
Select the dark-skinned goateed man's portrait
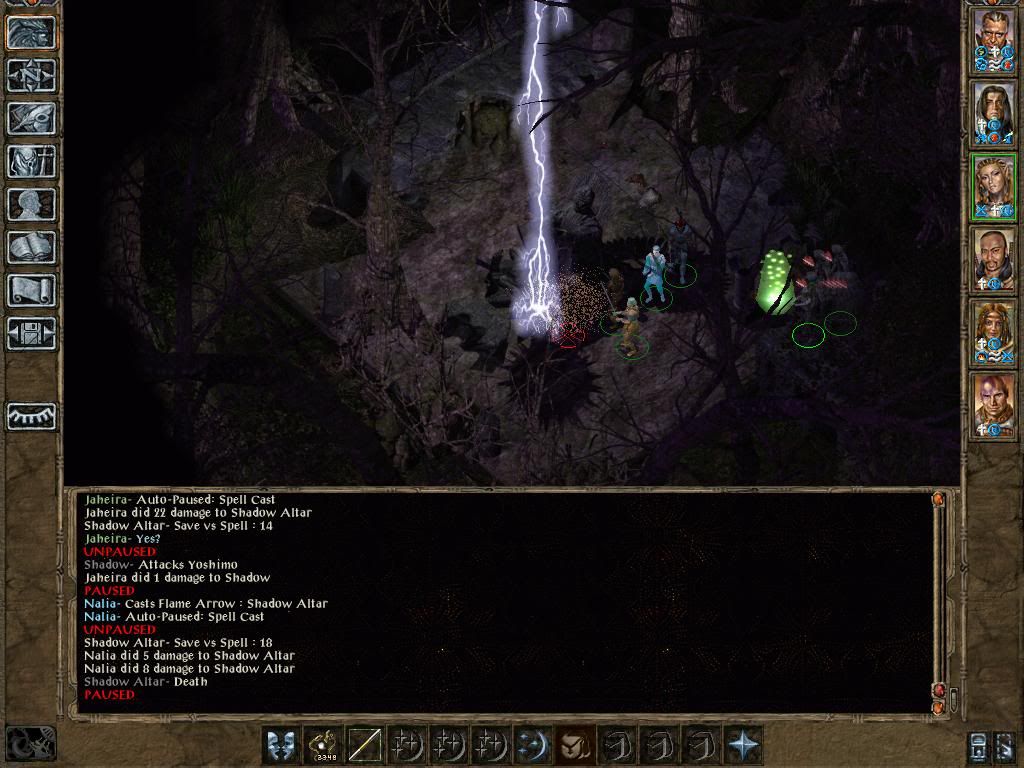coord(994,260)
